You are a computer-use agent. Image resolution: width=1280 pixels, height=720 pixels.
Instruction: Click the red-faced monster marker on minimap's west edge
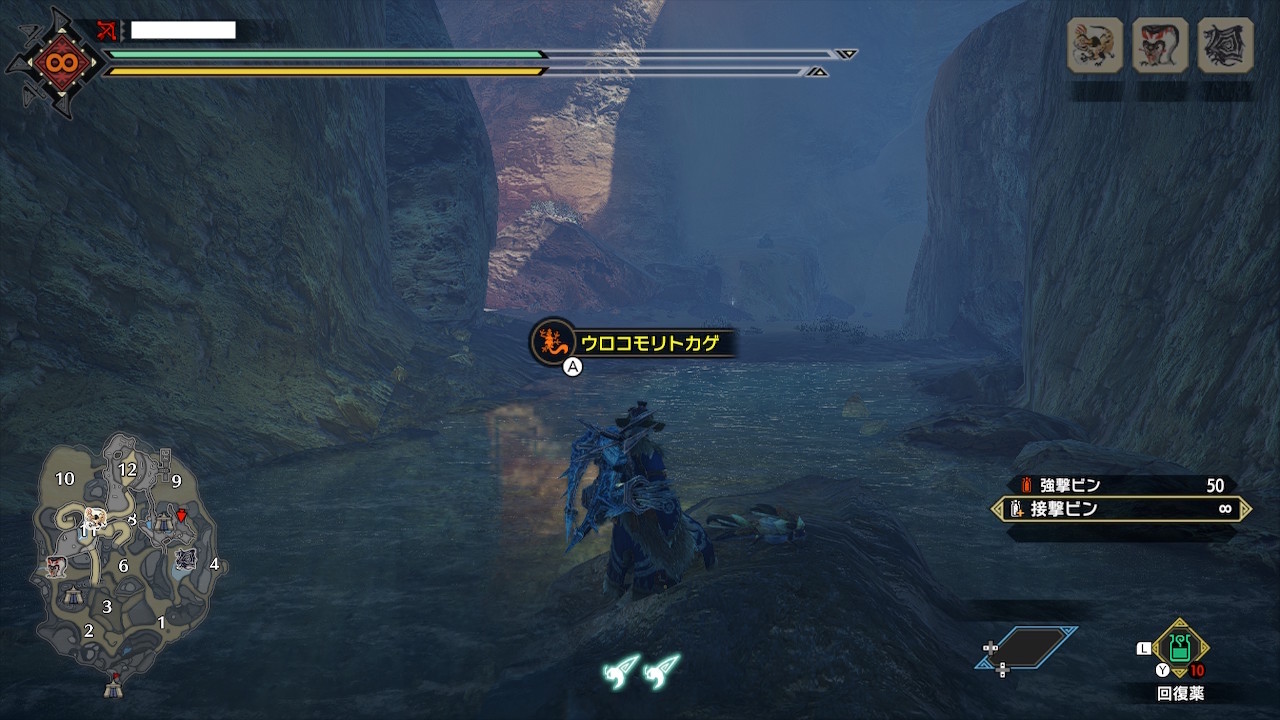coord(56,569)
